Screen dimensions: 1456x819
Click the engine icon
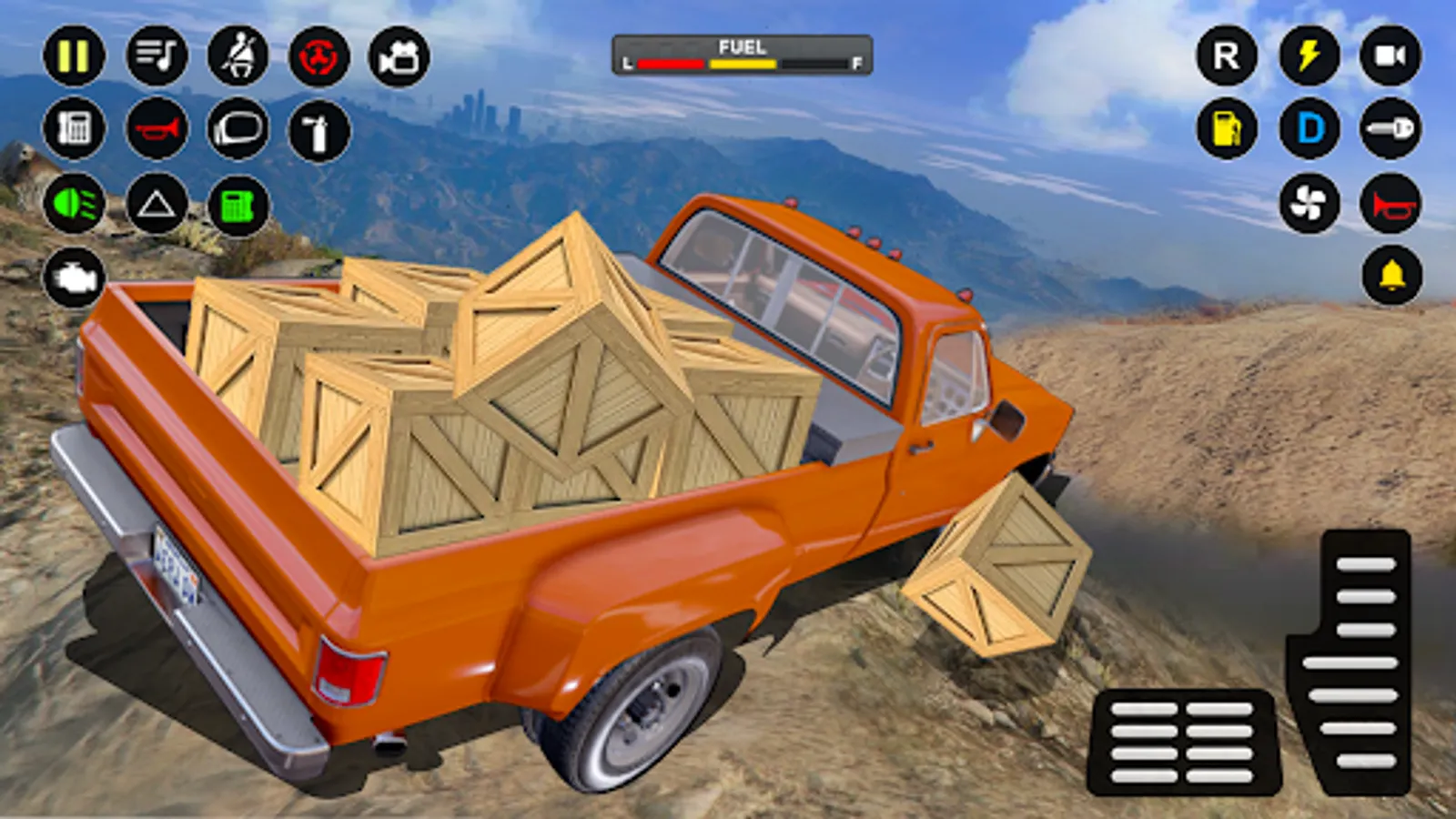(x=74, y=278)
